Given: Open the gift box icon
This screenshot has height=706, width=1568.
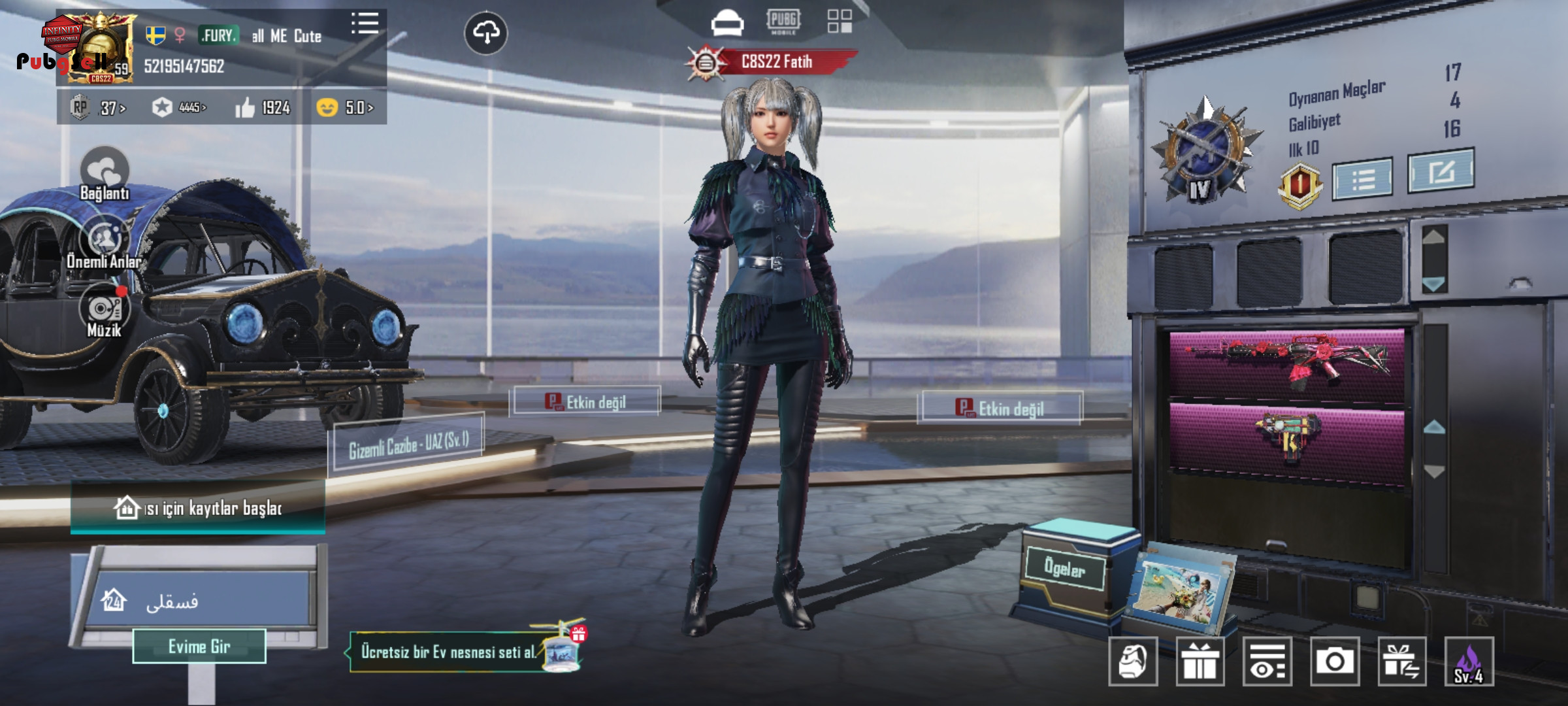Looking at the screenshot, I should click(1200, 662).
